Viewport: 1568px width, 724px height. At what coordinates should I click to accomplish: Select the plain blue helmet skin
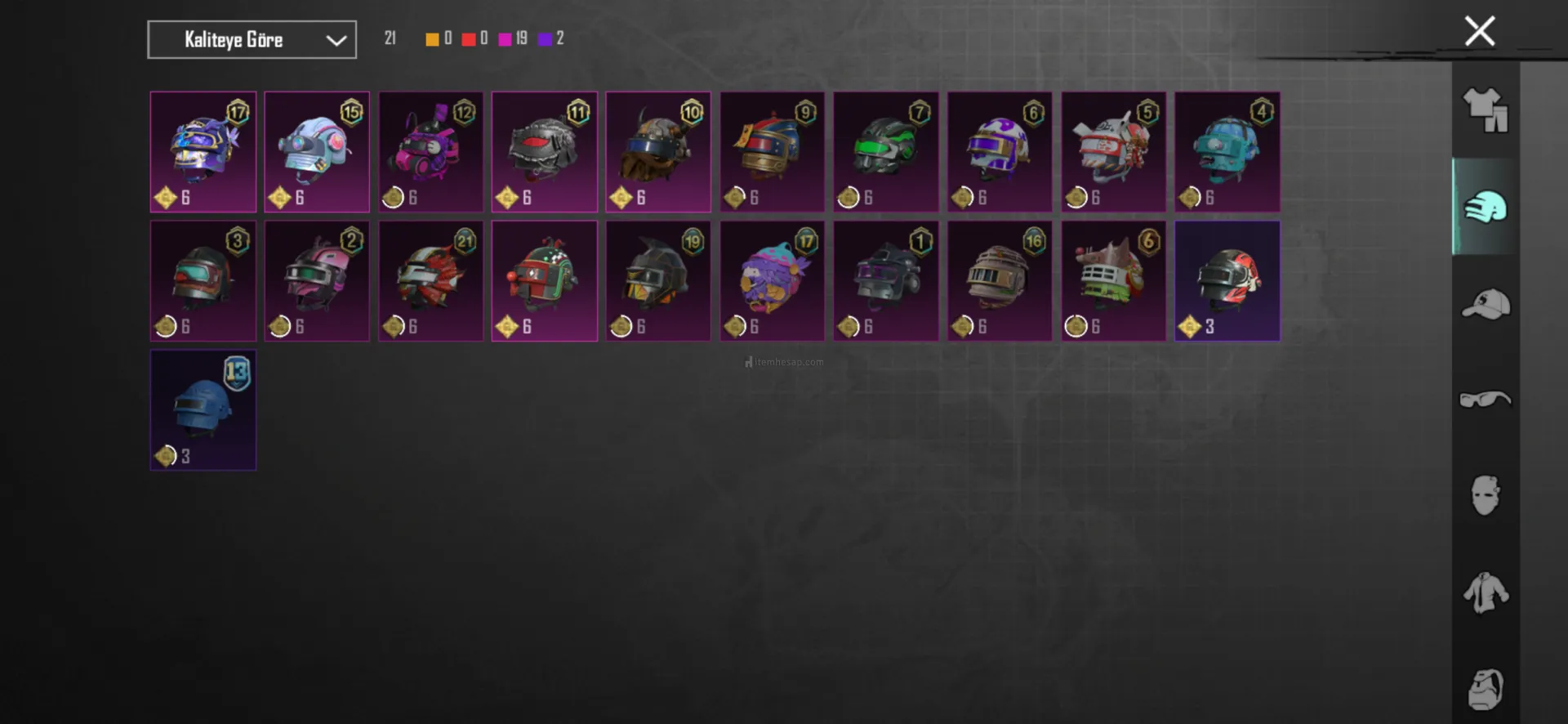(203, 410)
